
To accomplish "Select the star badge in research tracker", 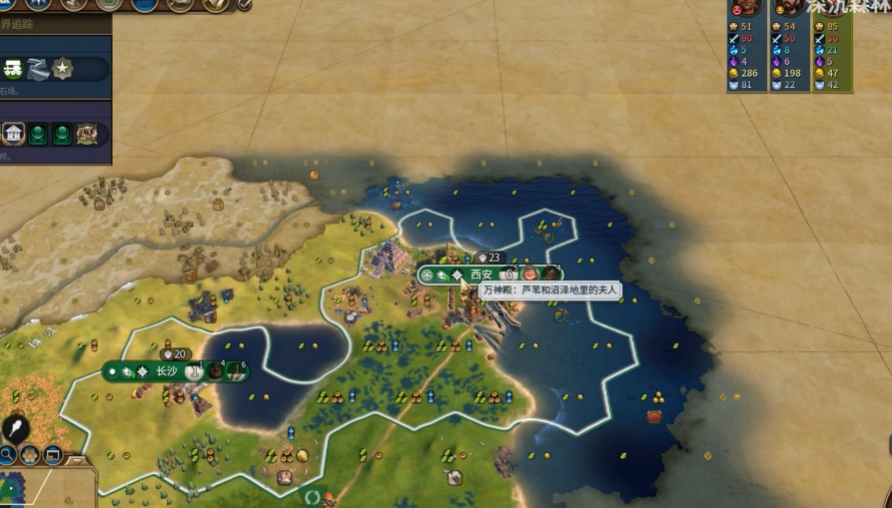I will 63,69.
